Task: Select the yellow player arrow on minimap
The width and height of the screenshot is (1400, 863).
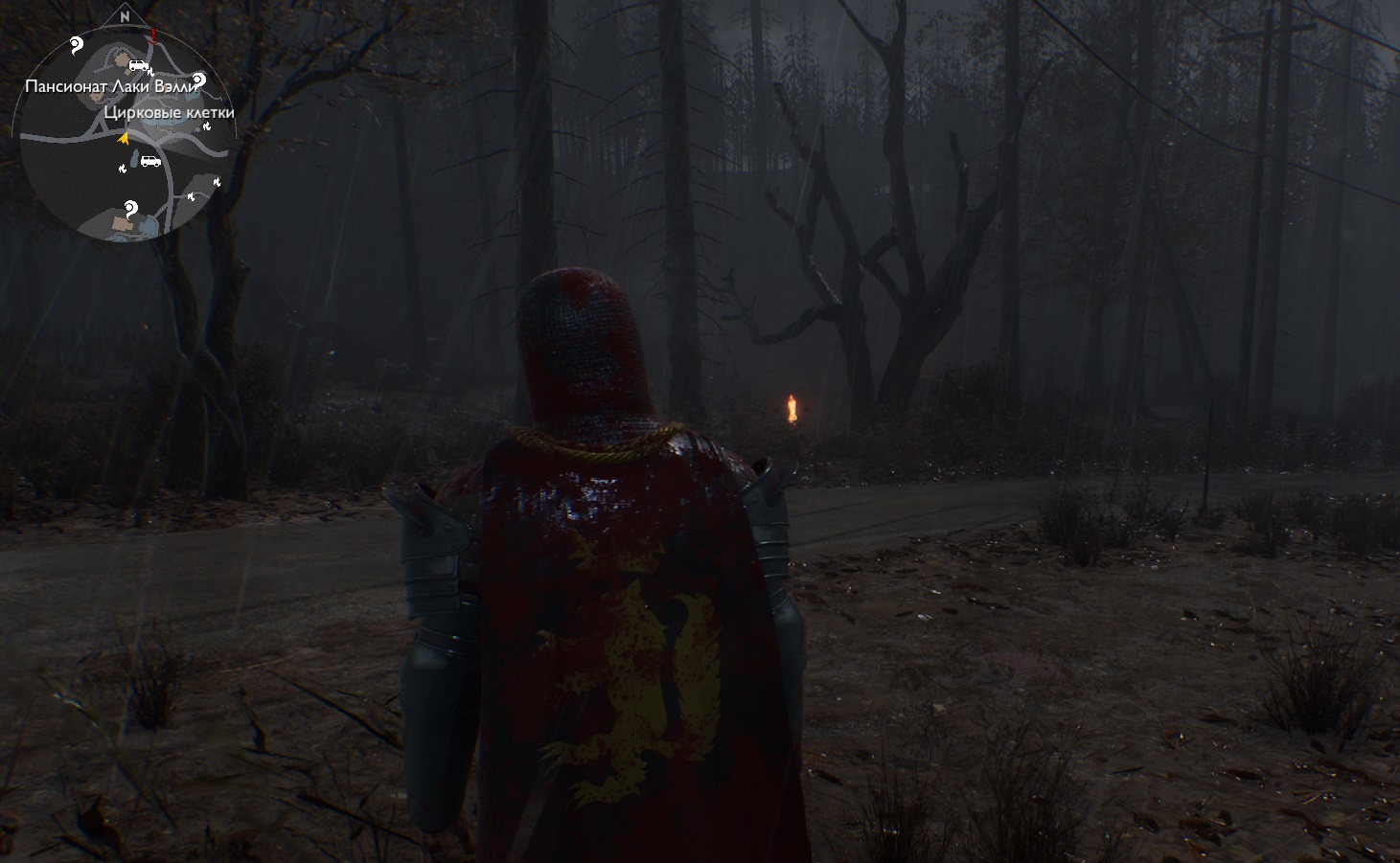Action: point(123,139)
